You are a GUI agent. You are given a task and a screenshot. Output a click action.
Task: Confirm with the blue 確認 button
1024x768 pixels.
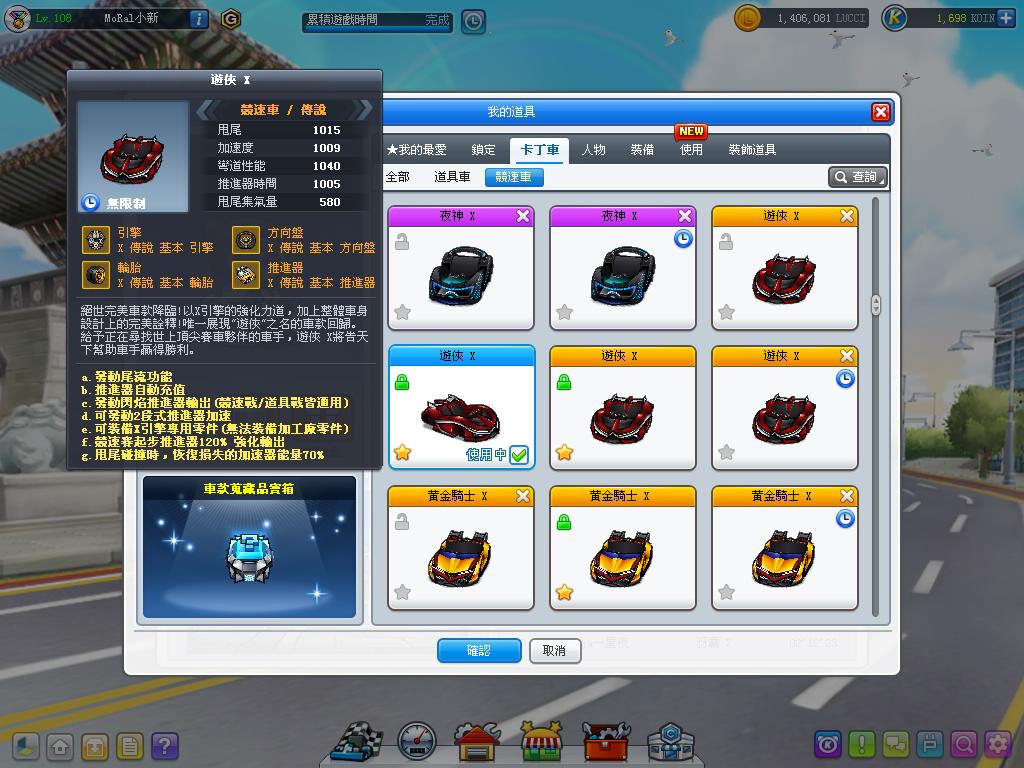coord(478,650)
